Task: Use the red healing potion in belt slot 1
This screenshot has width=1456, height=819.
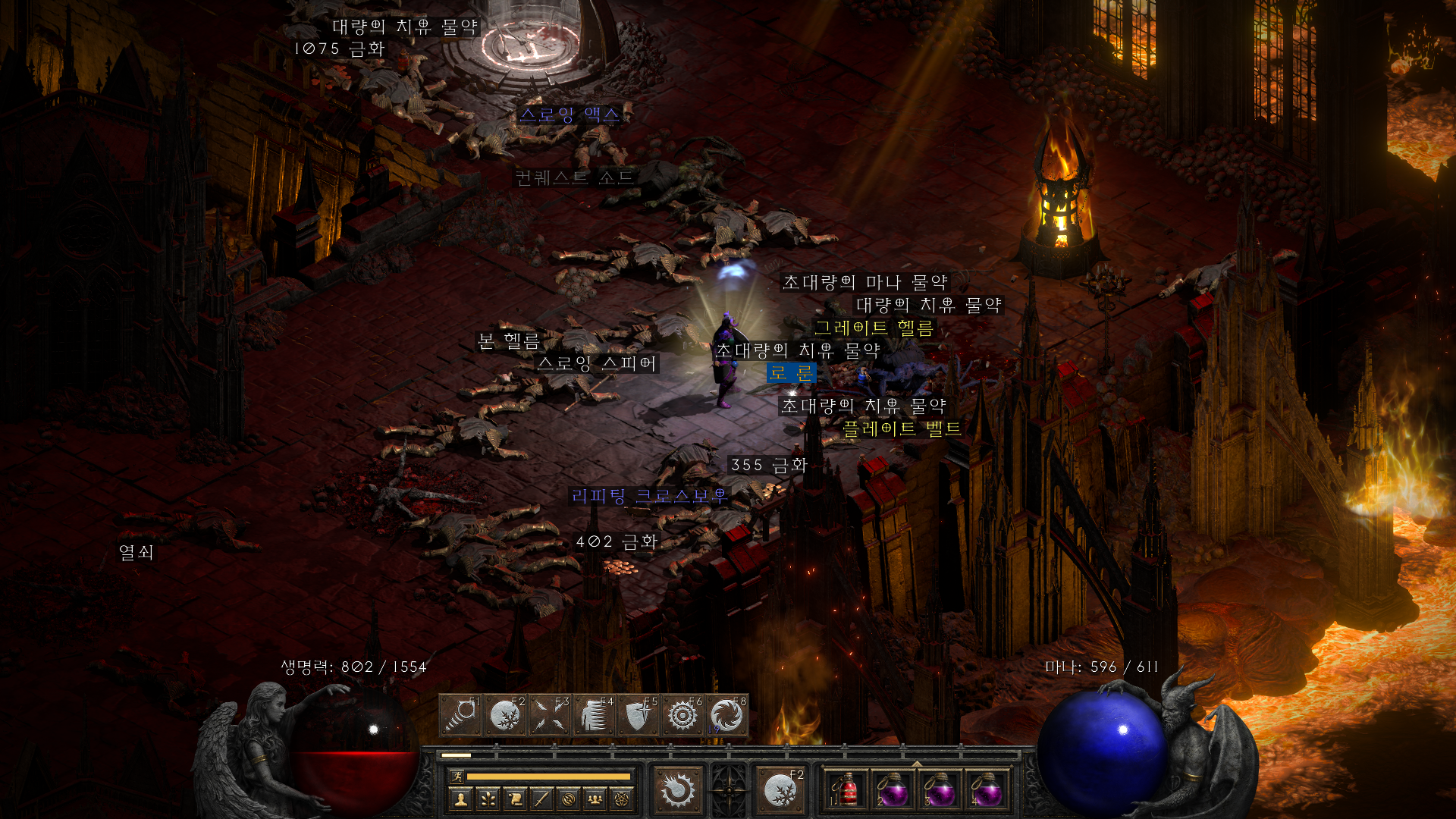Action: coord(846,790)
